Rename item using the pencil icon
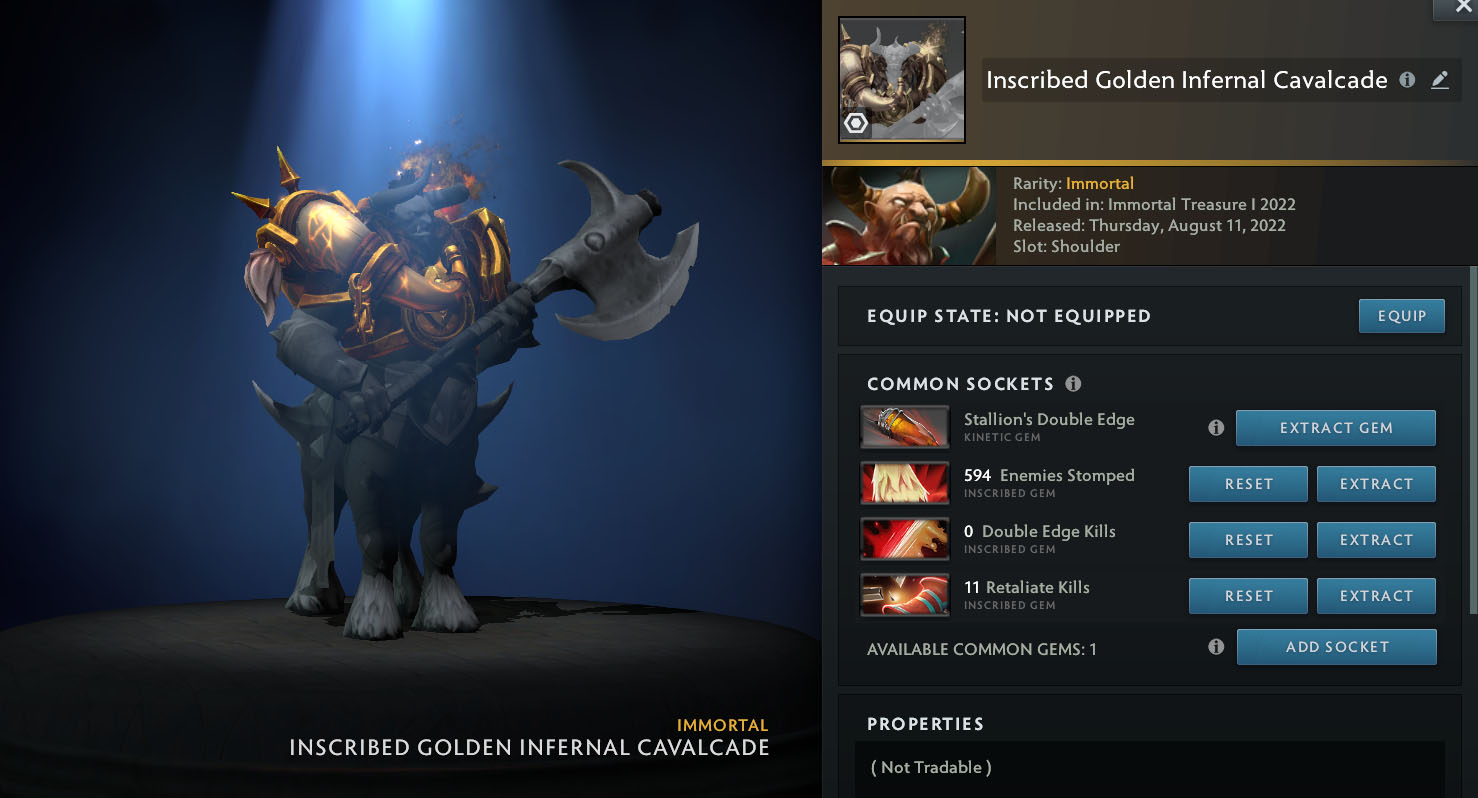 click(x=1439, y=80)
